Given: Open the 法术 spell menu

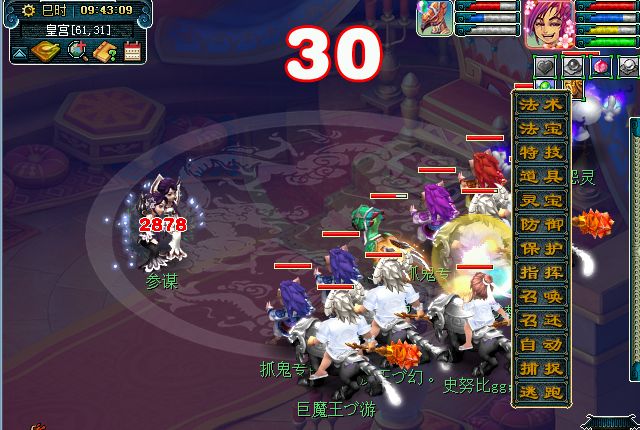Looking at the screenshot, I should point(541,105).
